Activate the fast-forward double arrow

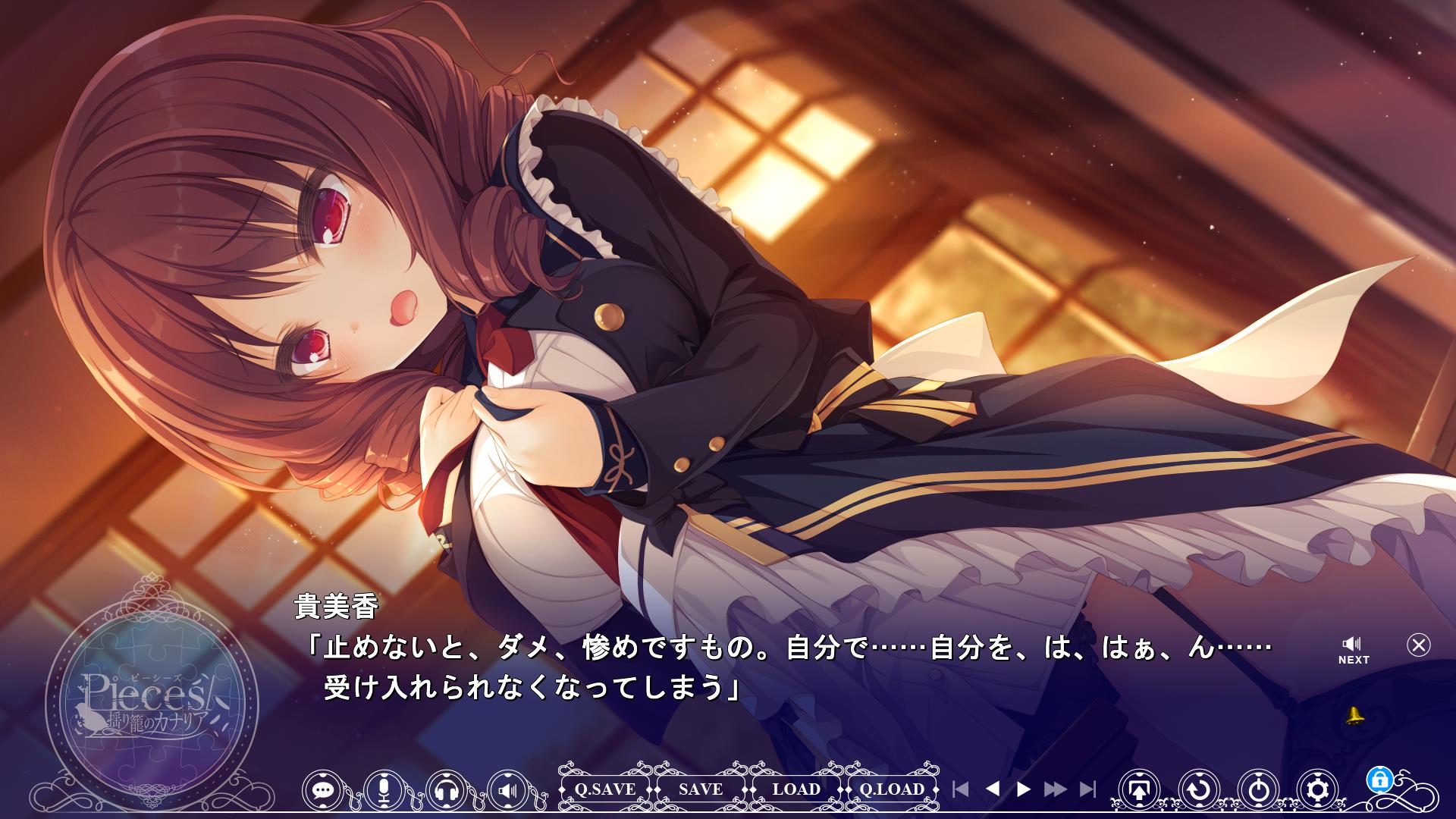coord(1055,789)
